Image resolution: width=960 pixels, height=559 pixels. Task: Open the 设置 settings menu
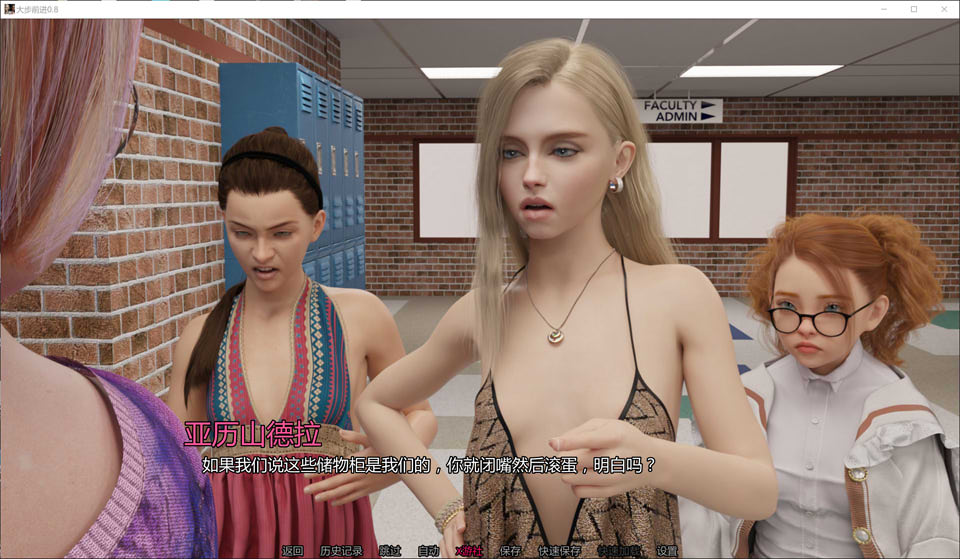(x=667, y=550)
